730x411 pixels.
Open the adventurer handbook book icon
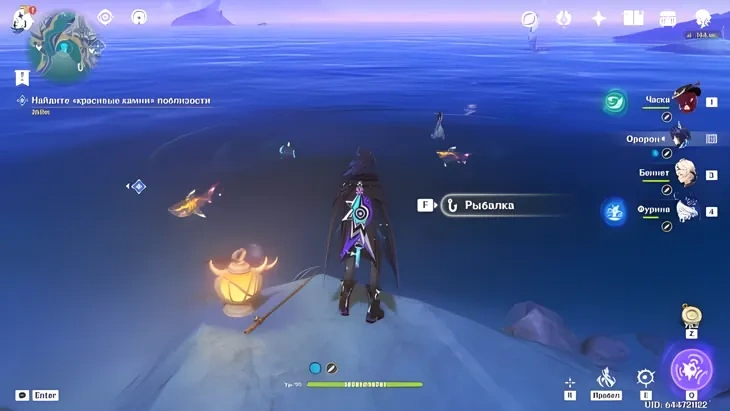tap(632, 18)
